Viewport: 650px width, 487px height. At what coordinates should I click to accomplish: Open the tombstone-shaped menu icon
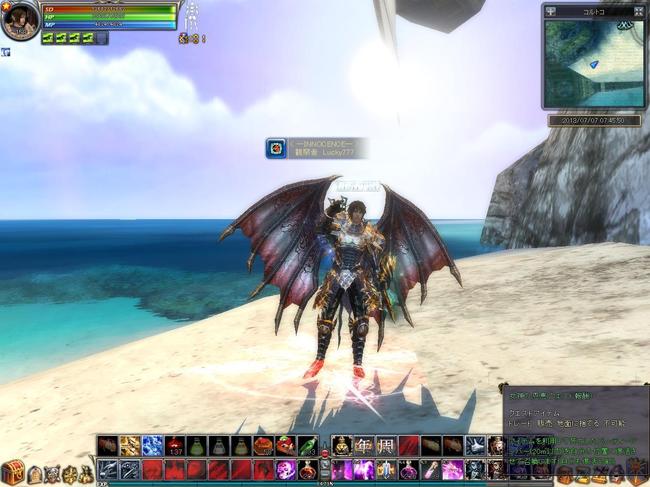click(x=34, y=473)
